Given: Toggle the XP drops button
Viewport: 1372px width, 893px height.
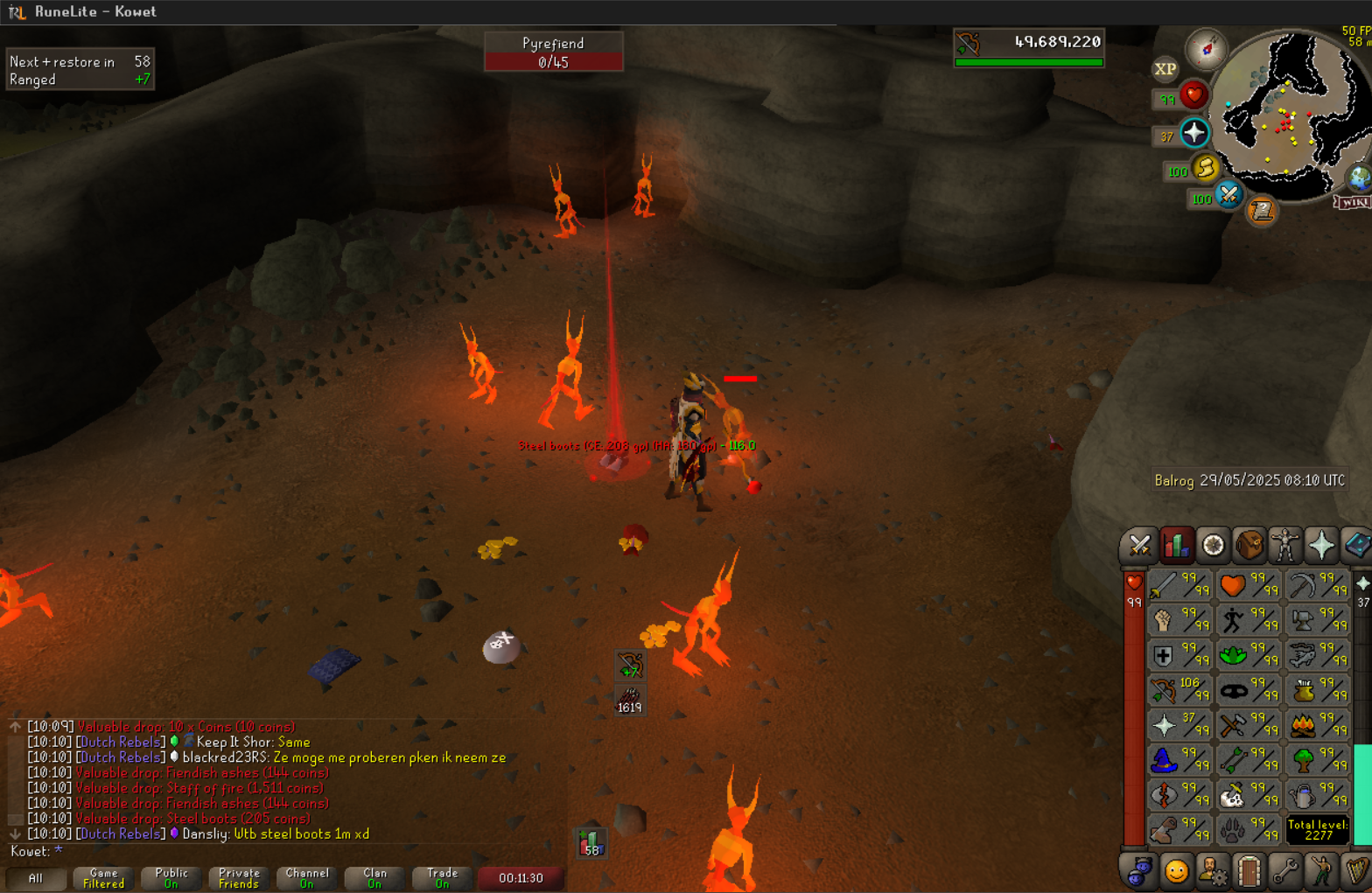Looking at the screenshot, I should pyautogui.click(x=1165, y=69).
